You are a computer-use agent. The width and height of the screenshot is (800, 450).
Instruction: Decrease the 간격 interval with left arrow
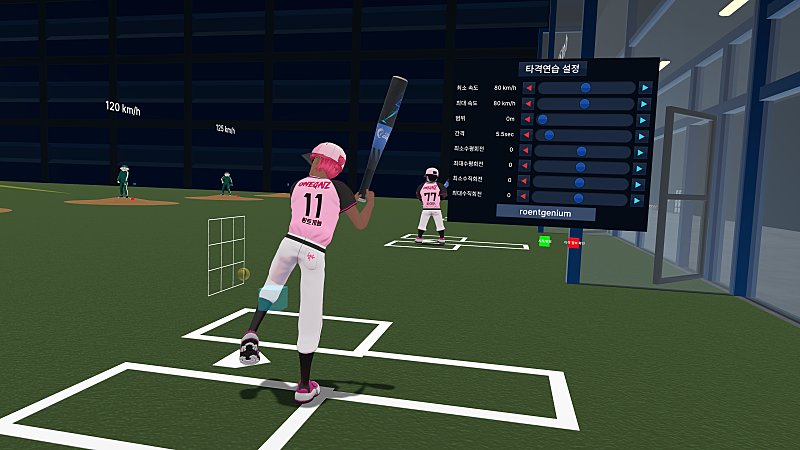(528, 135)
